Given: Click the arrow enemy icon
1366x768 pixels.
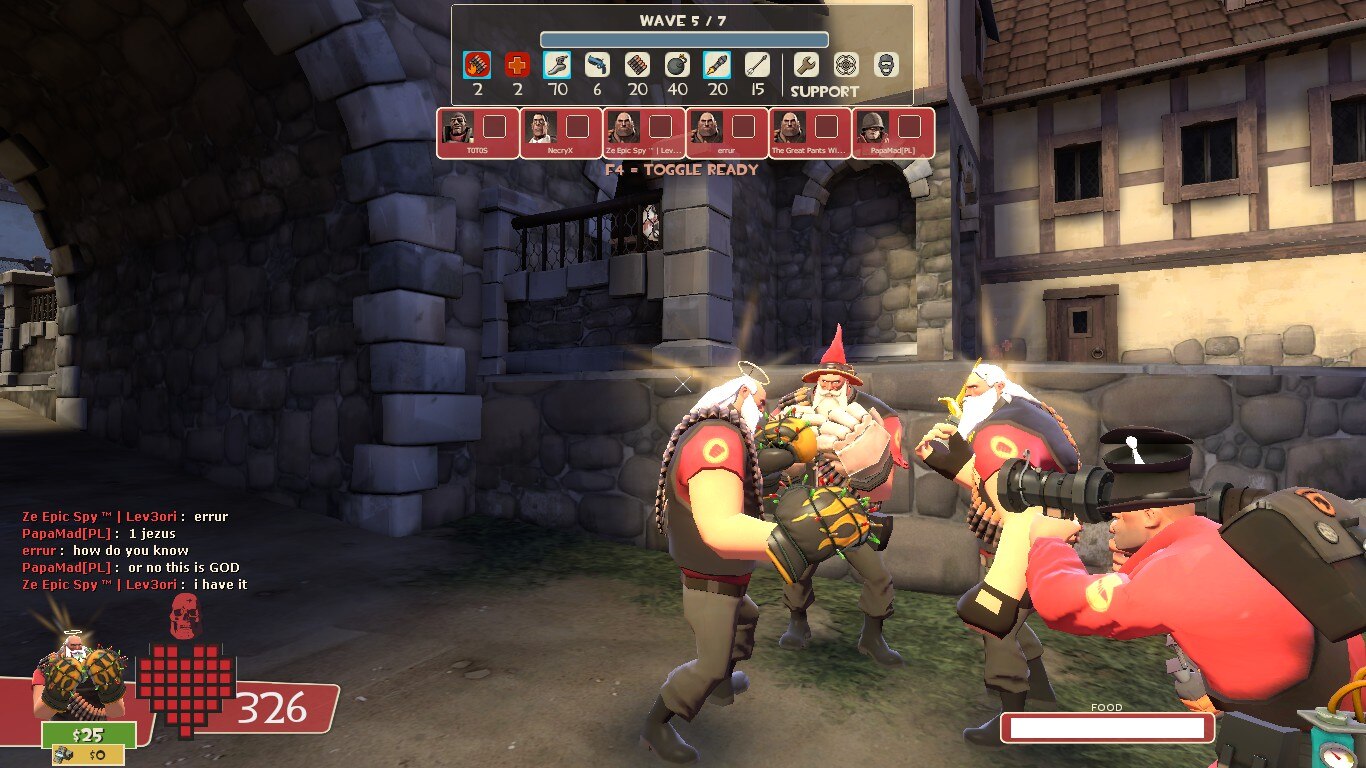Looking at the screenshot, I should [757, 66].
